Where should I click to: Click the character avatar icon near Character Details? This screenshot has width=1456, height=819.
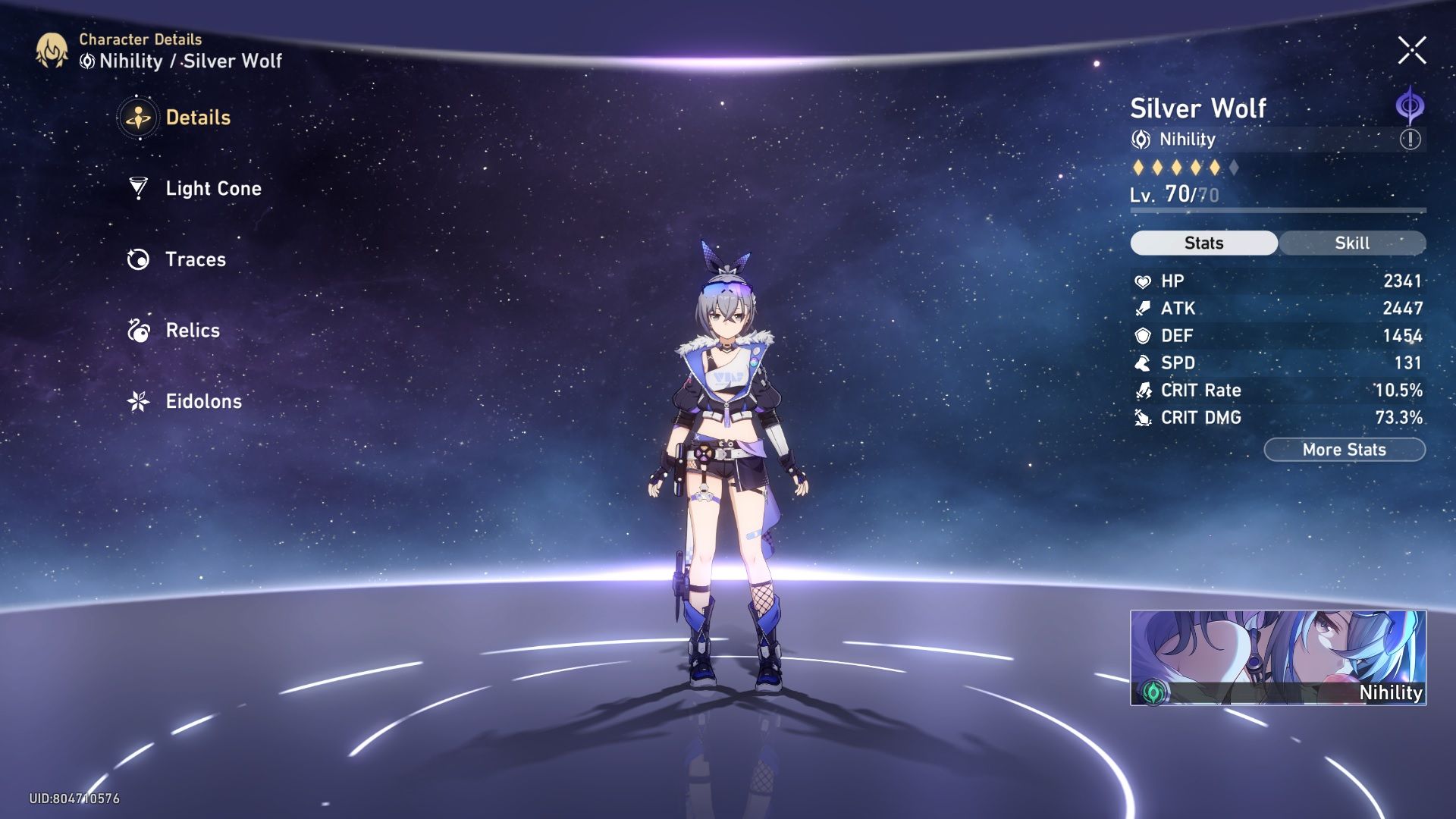[50, 52]
